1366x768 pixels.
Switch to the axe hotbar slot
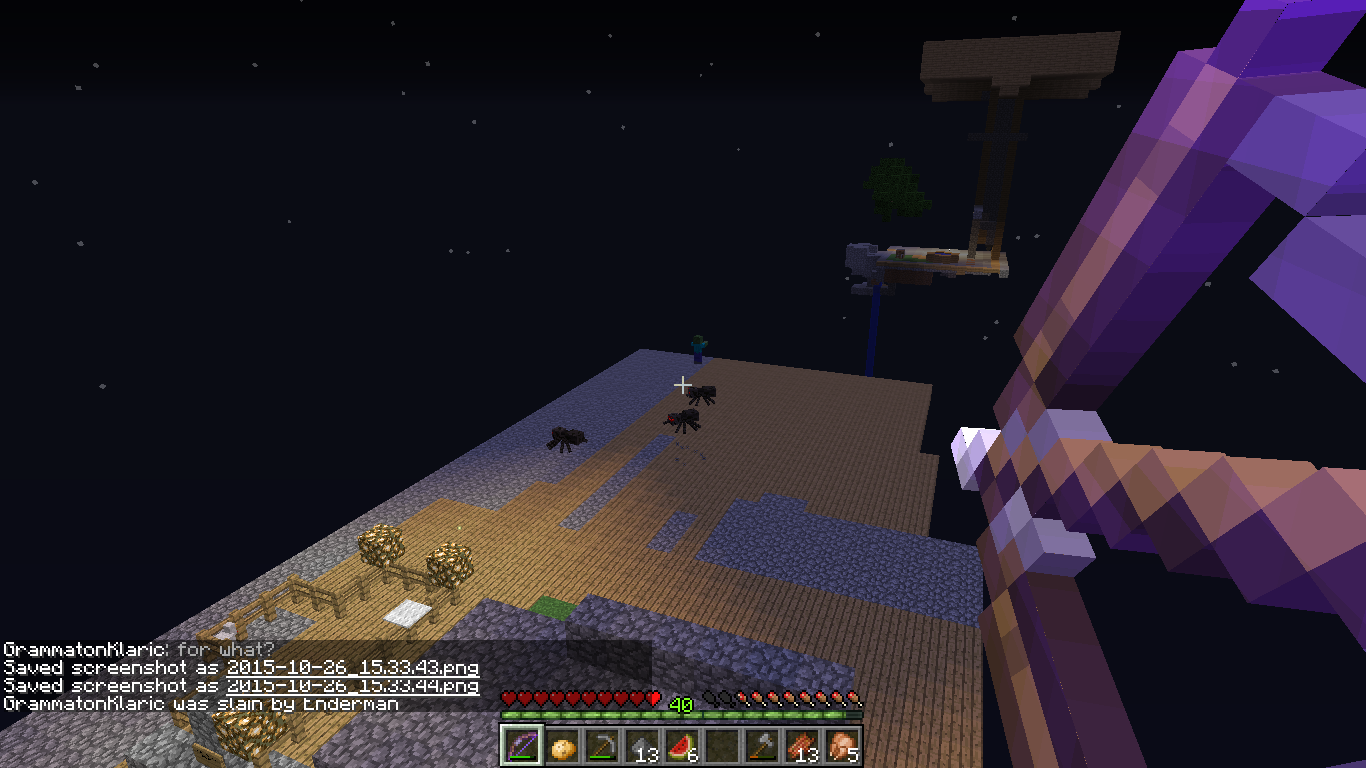[x=762, y=746]
